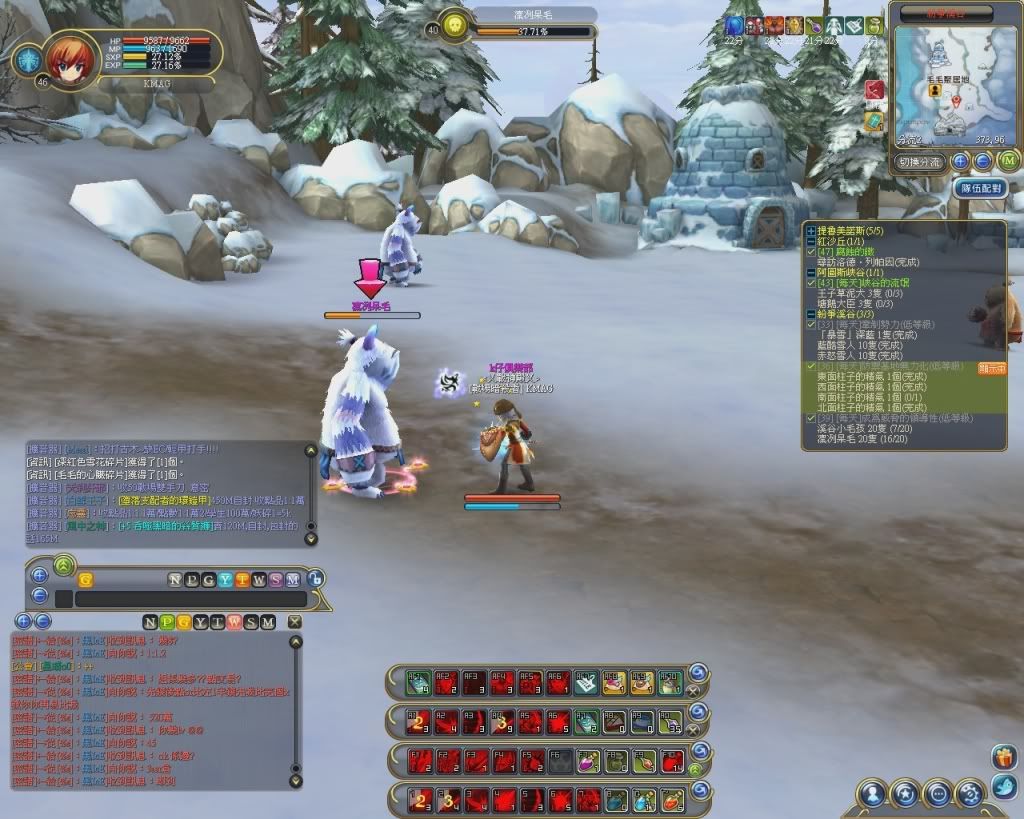The image size is (1024, 819).
Task: Select the cyan Y chat channel filter
Action: 226,579
